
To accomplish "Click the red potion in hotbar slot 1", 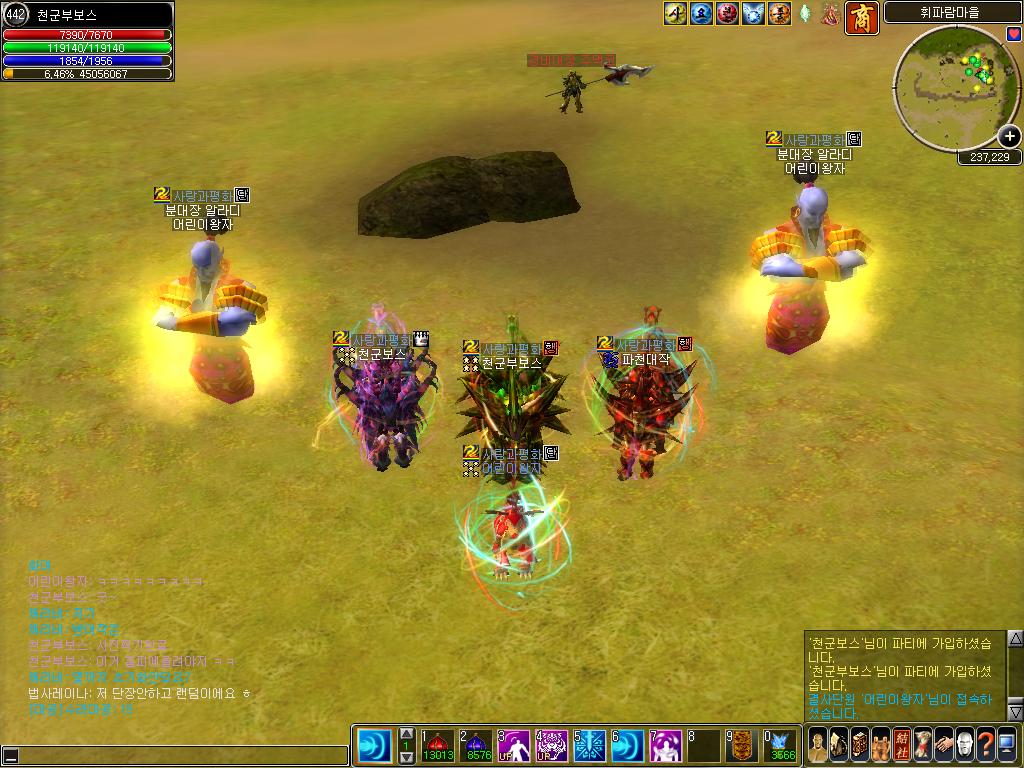I will click(437, 746).
